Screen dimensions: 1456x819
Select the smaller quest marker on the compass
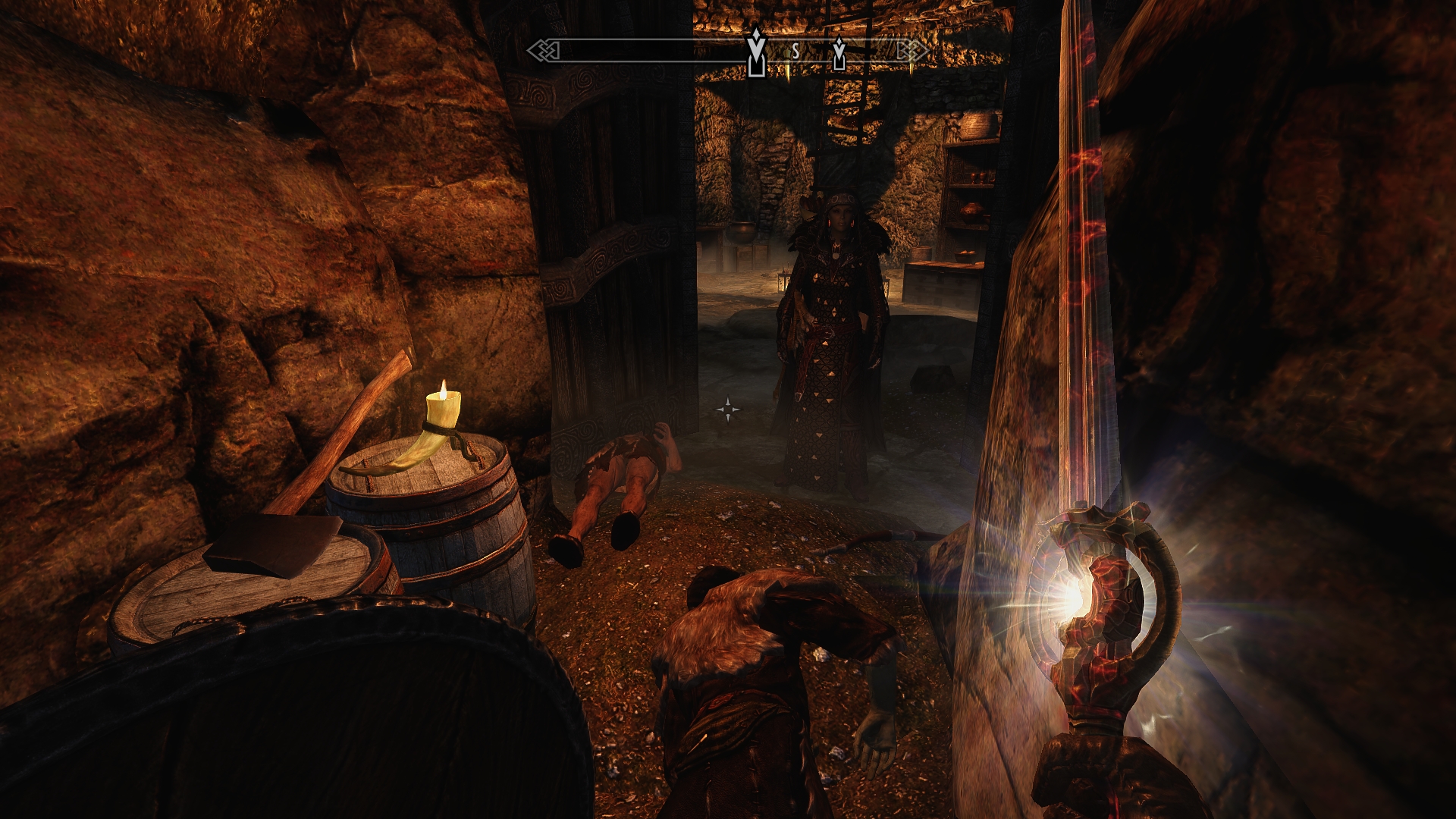(x=839, y=52)
